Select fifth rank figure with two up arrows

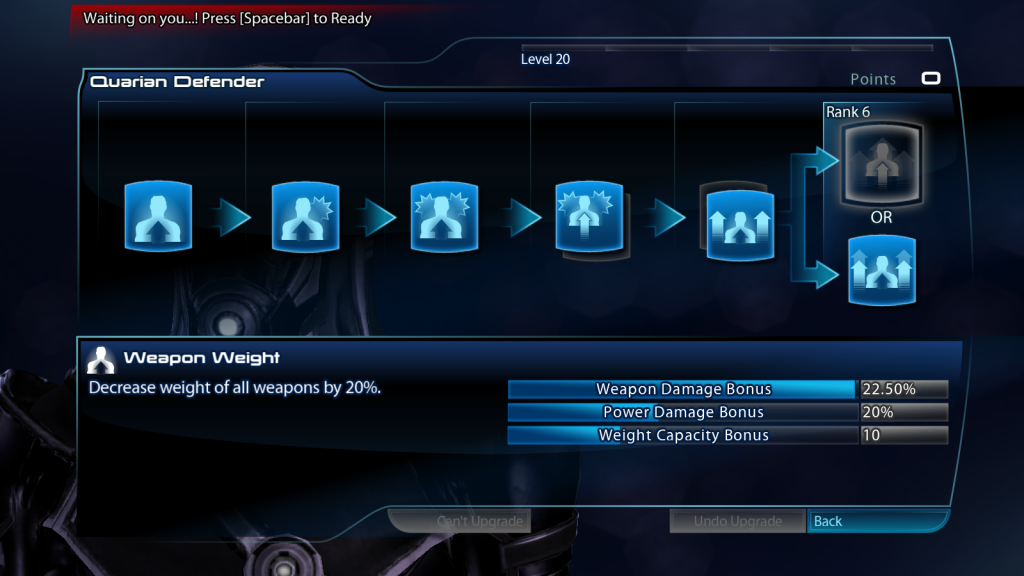click(x=739, y=222)
